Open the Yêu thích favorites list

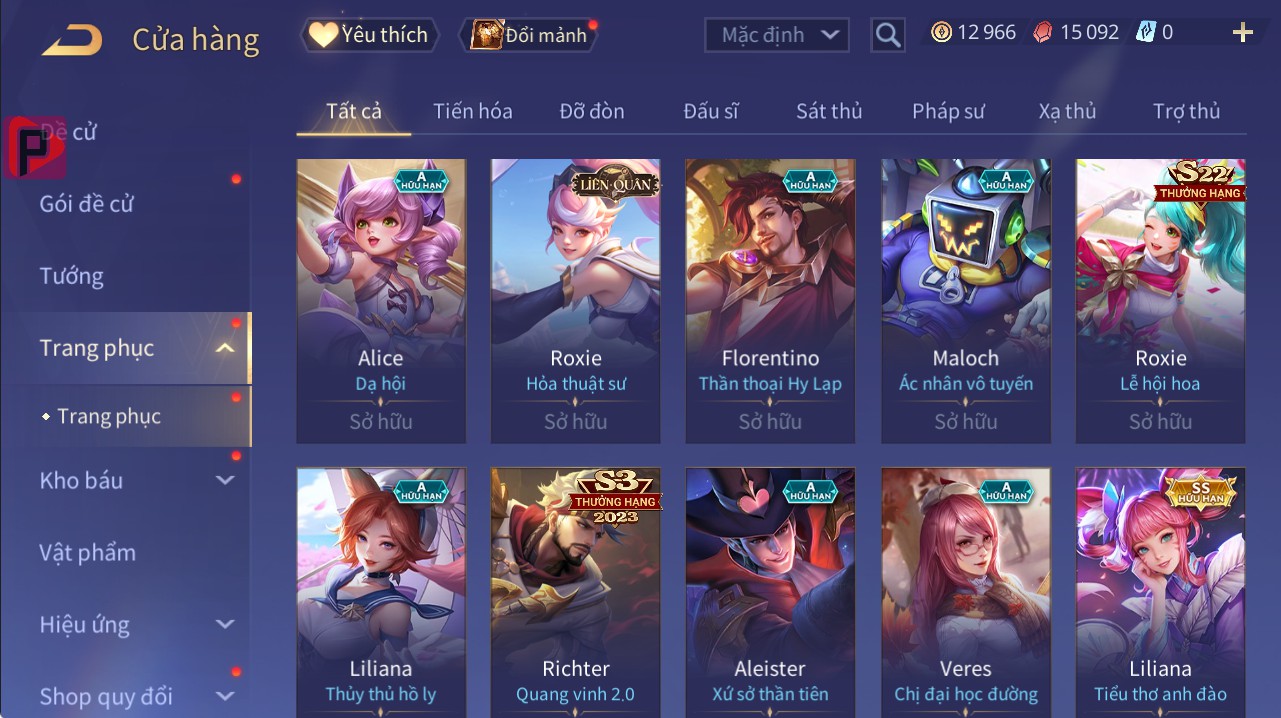coord(368,35)
